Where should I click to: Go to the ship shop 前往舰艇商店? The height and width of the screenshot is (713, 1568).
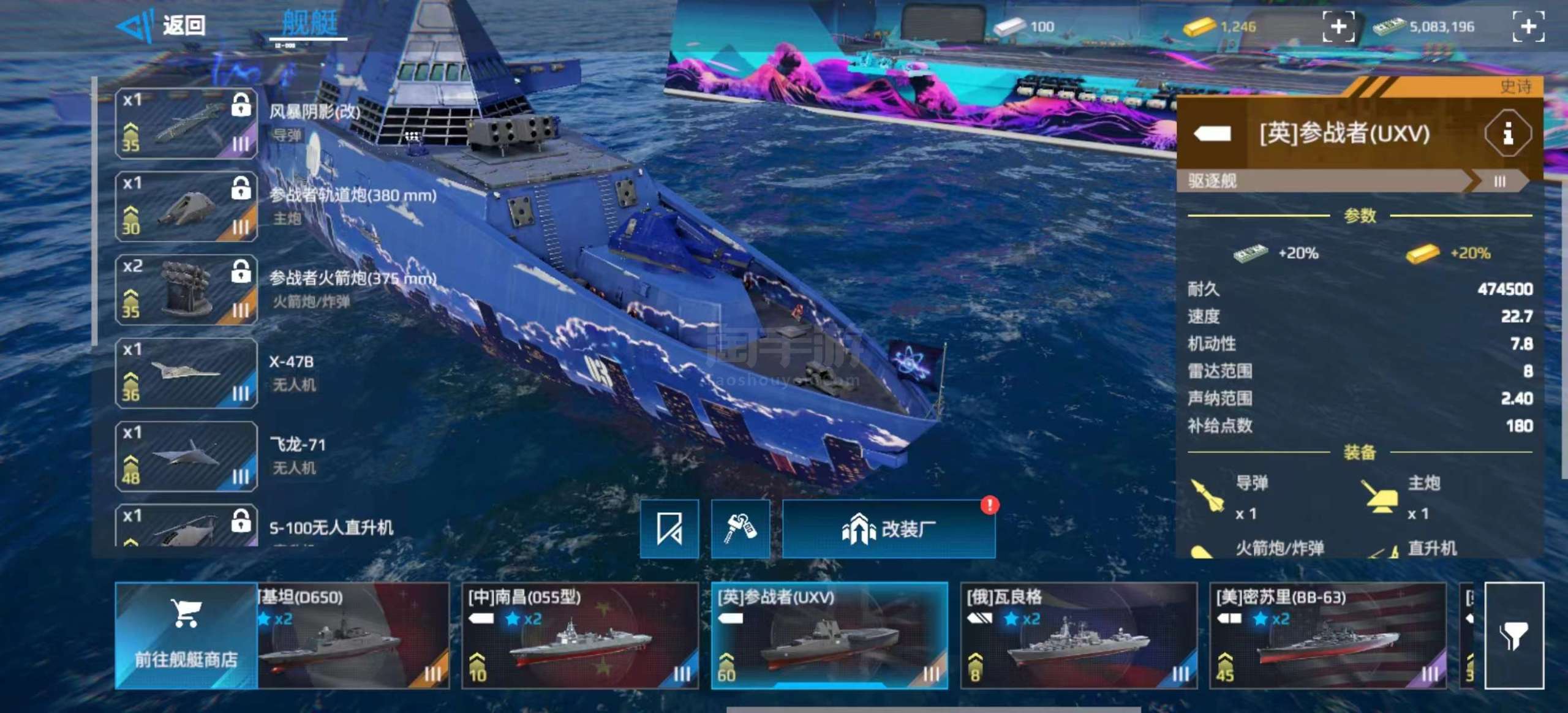tap(186, 635)
